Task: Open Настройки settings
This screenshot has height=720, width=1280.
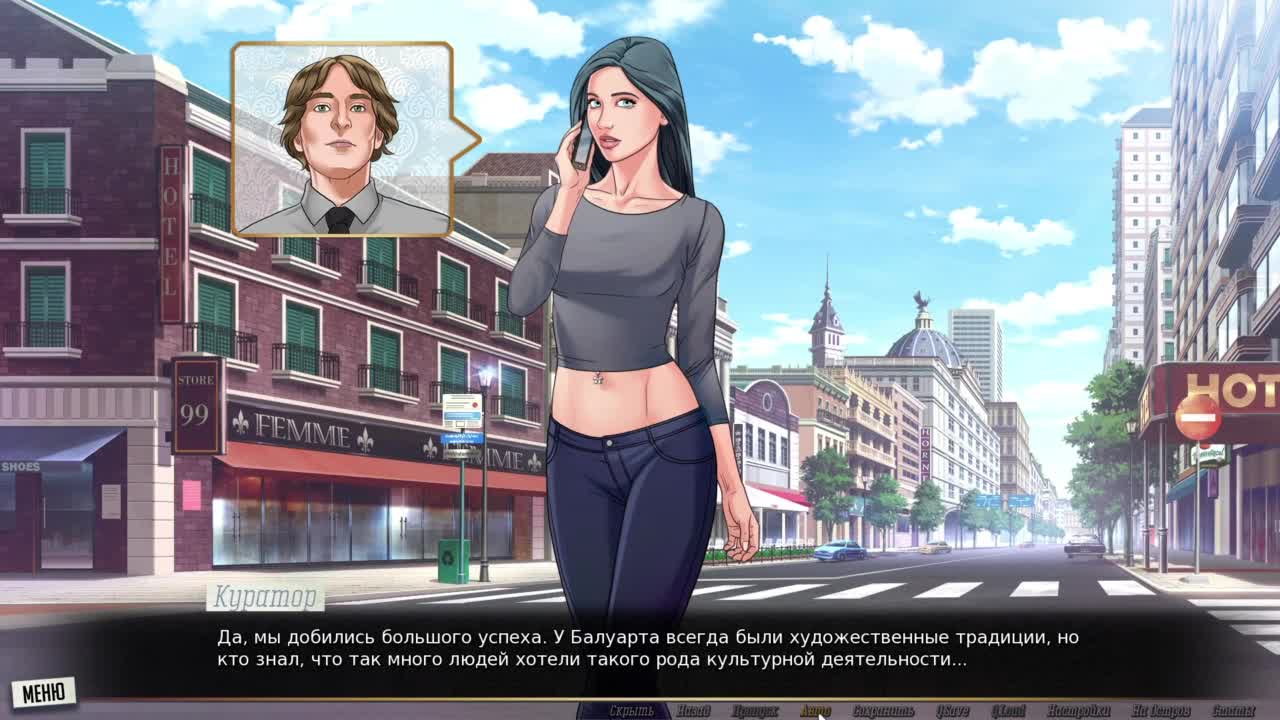Action: click(1078, 711)
